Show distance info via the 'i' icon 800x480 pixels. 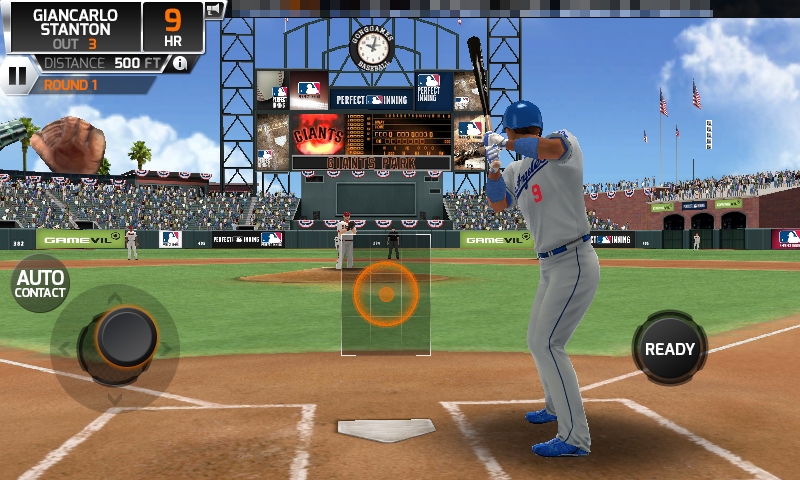click(x=180, y=63)
